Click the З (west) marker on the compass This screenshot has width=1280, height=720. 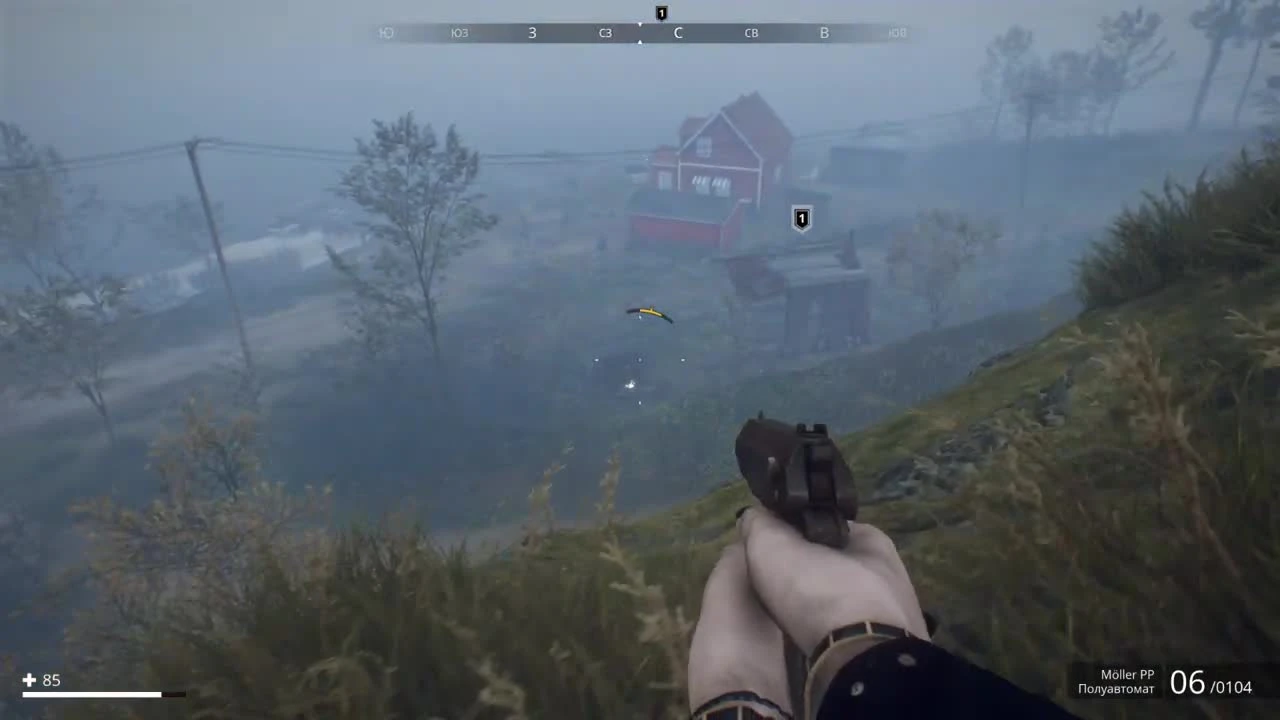(532, 32)
